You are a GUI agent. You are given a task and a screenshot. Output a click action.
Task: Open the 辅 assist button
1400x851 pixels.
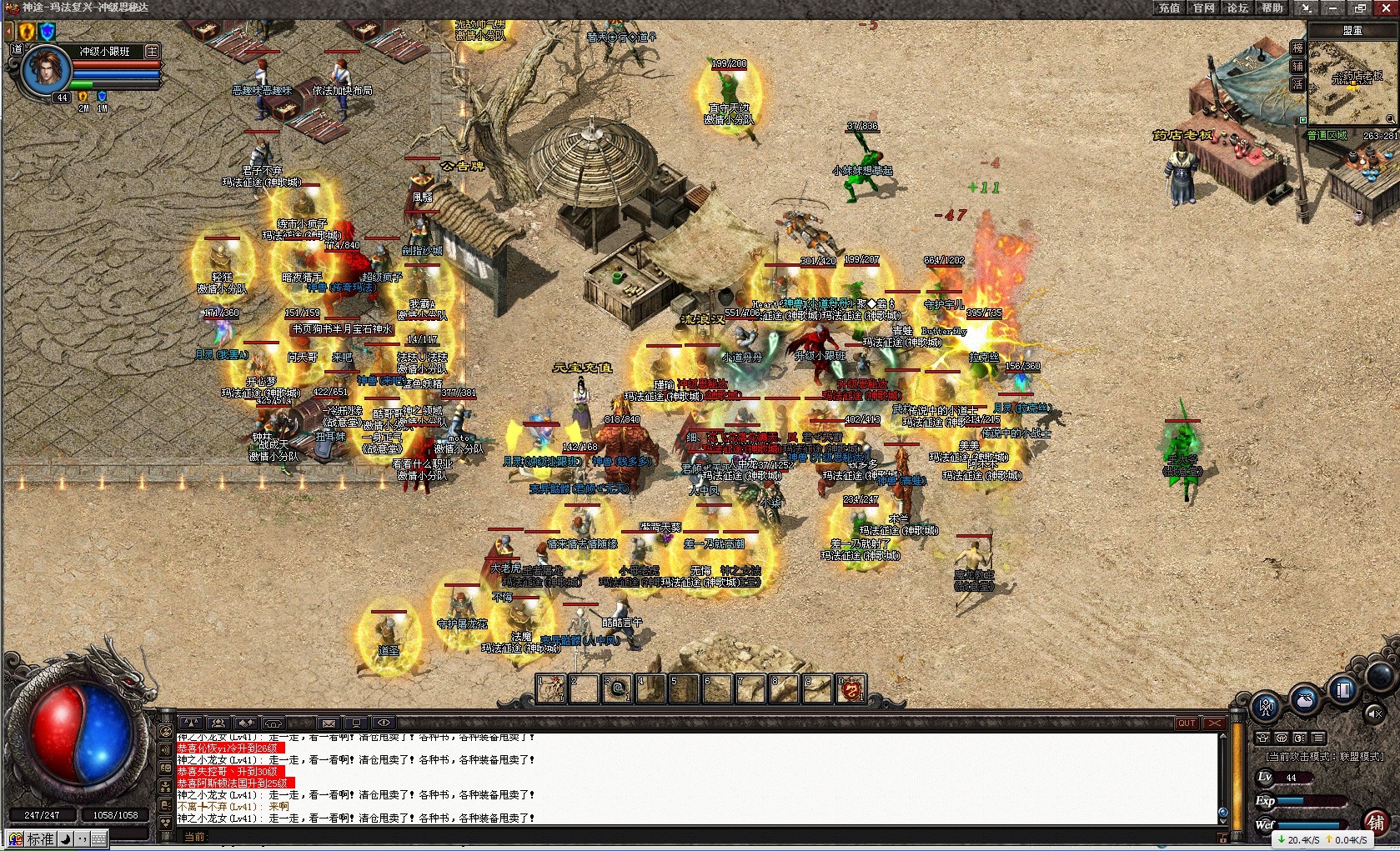click(1297, 67)
